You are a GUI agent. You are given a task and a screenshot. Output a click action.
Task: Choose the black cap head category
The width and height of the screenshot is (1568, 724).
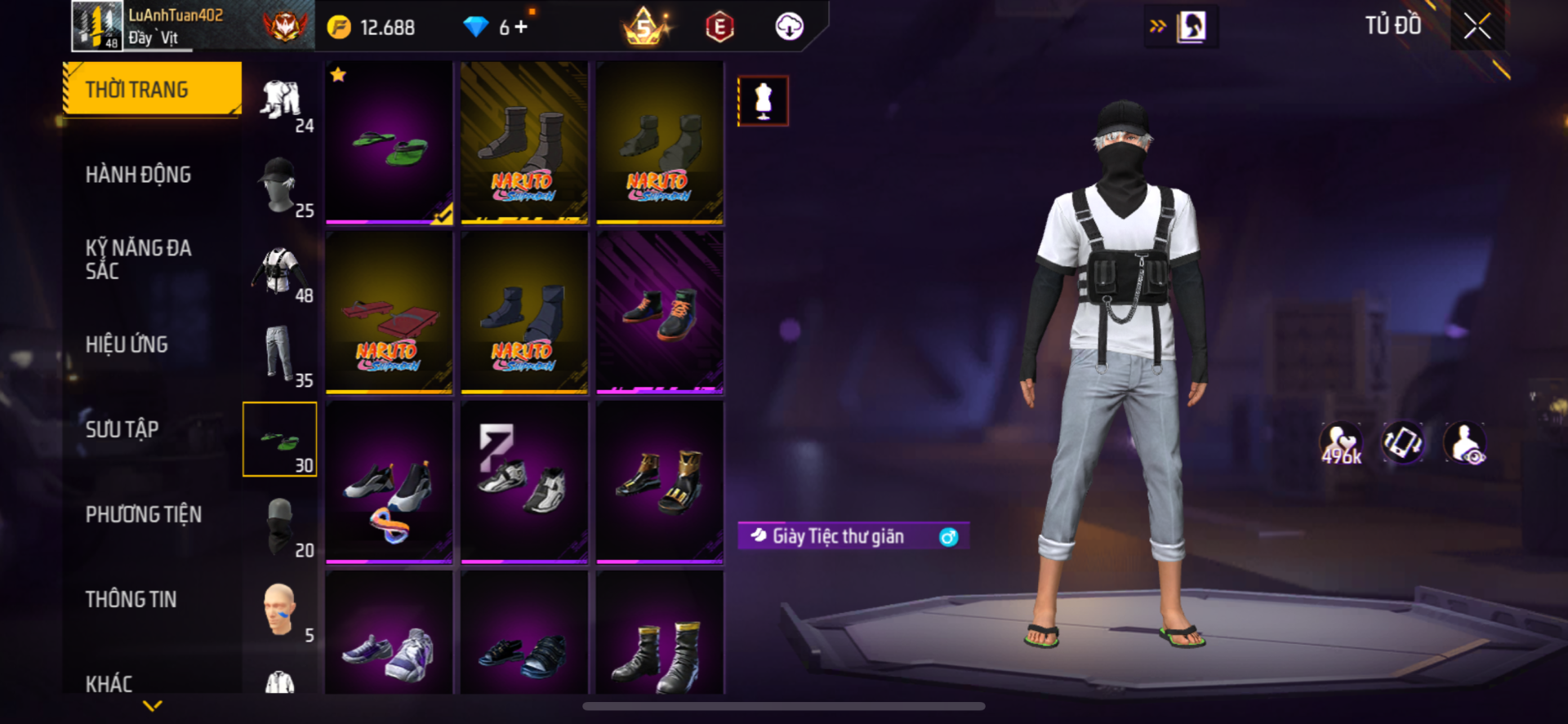point(280,184)
